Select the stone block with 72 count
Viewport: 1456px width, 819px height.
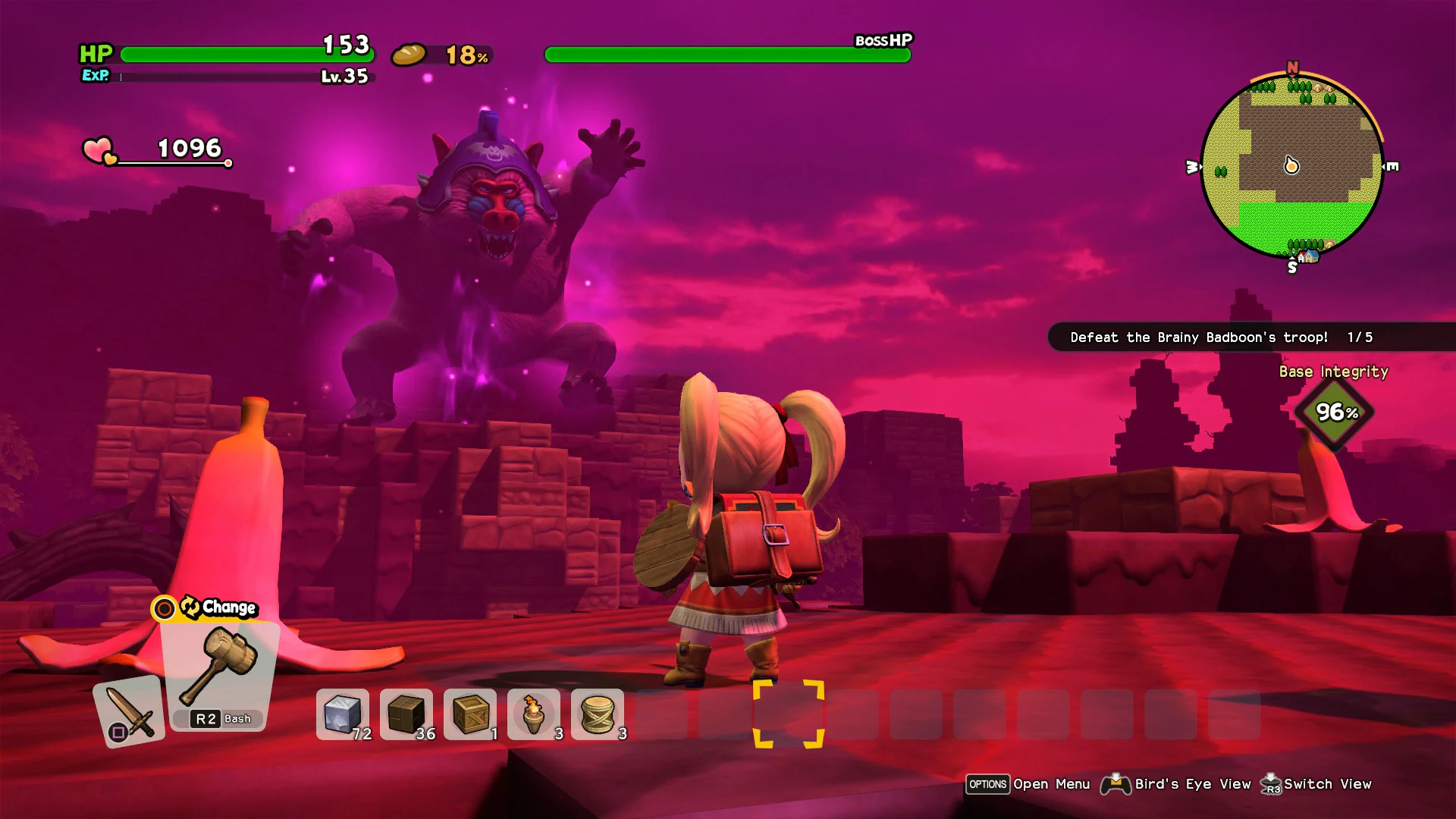coord(342,713)
